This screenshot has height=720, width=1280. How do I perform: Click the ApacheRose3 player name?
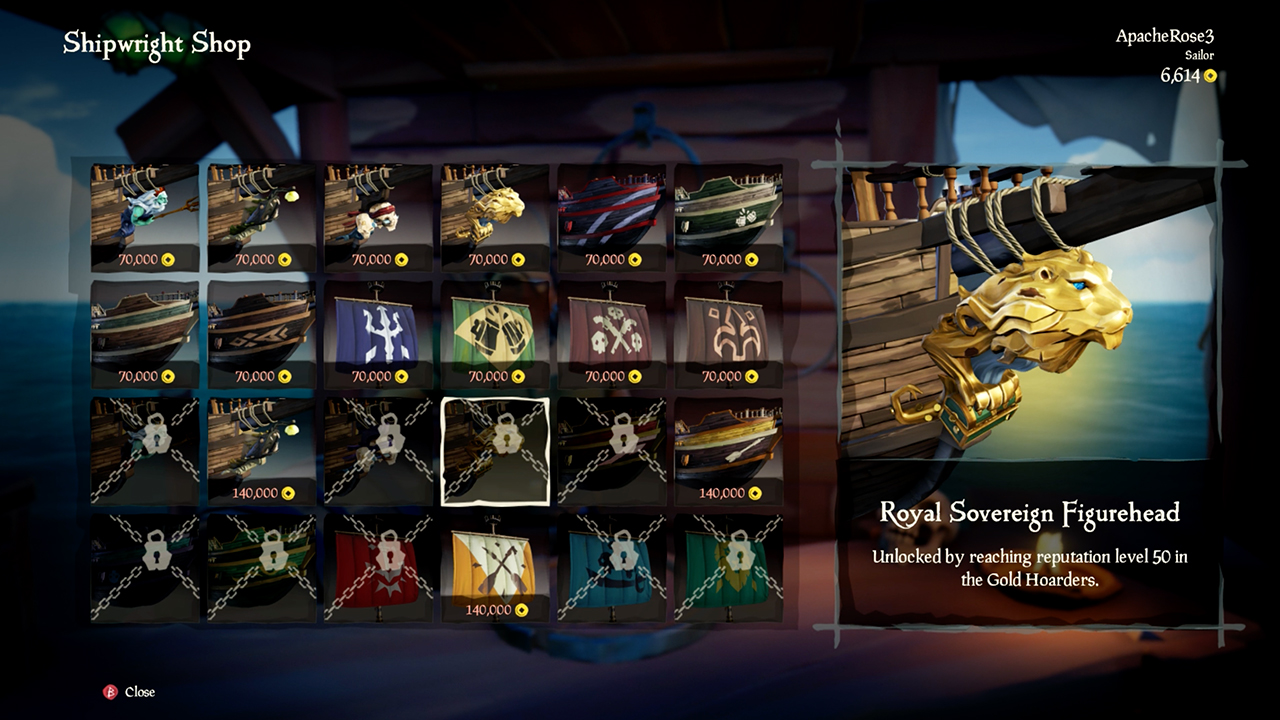(x=1164, y=40)
